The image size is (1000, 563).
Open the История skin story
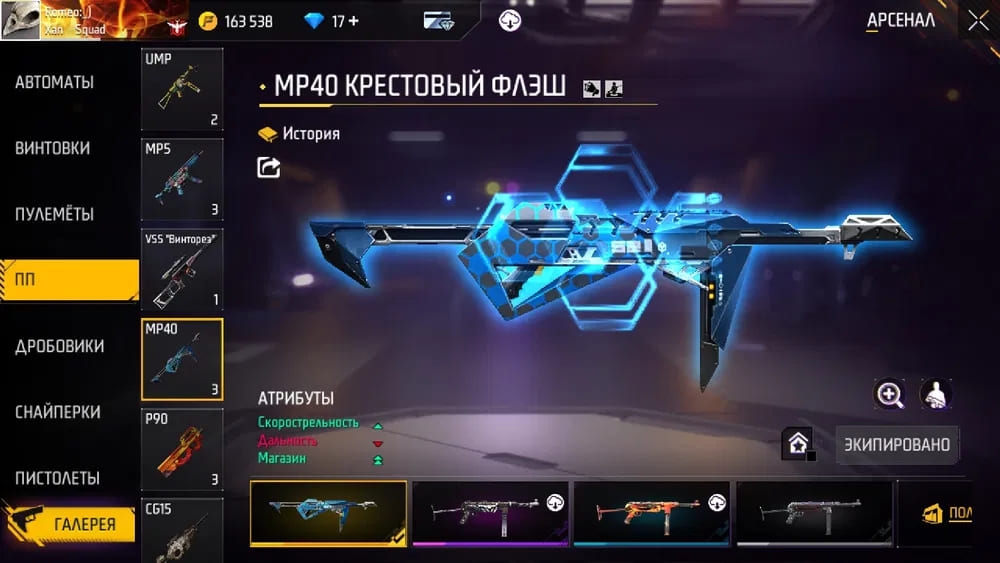tap(300, 134)
